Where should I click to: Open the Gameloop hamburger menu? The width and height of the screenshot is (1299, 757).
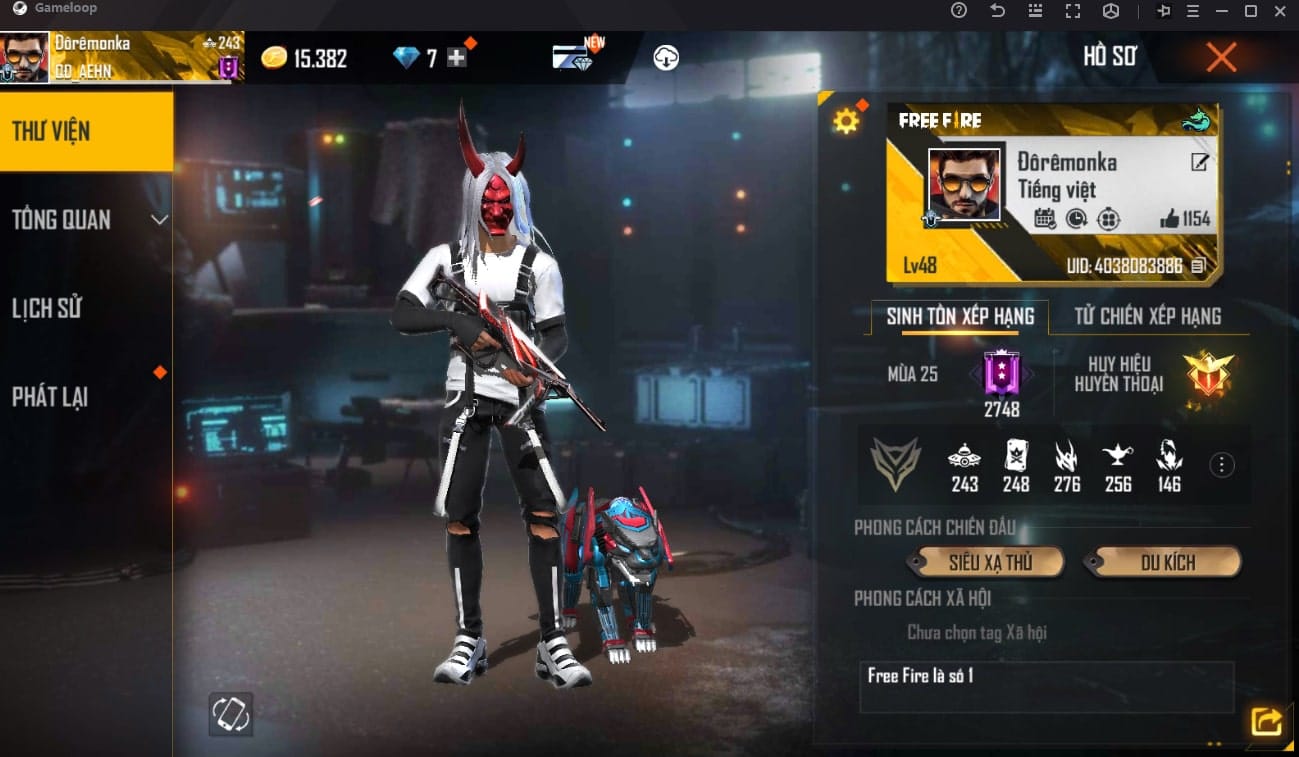tap(1192, 11)
